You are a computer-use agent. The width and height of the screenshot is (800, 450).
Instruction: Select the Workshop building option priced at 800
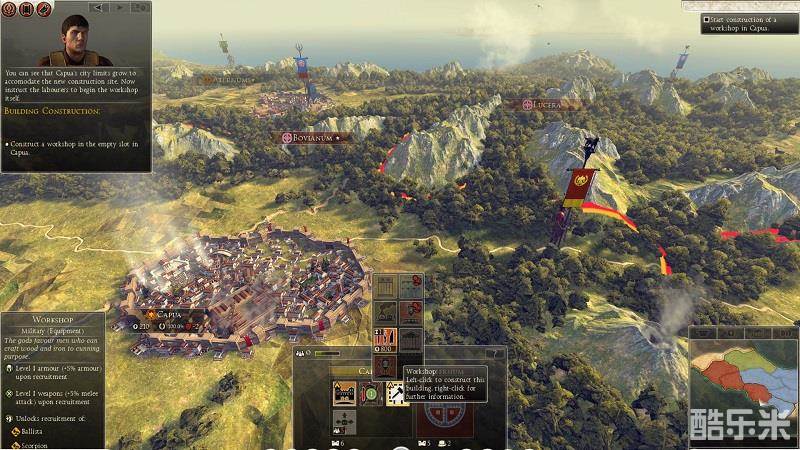tap(384, 338)
